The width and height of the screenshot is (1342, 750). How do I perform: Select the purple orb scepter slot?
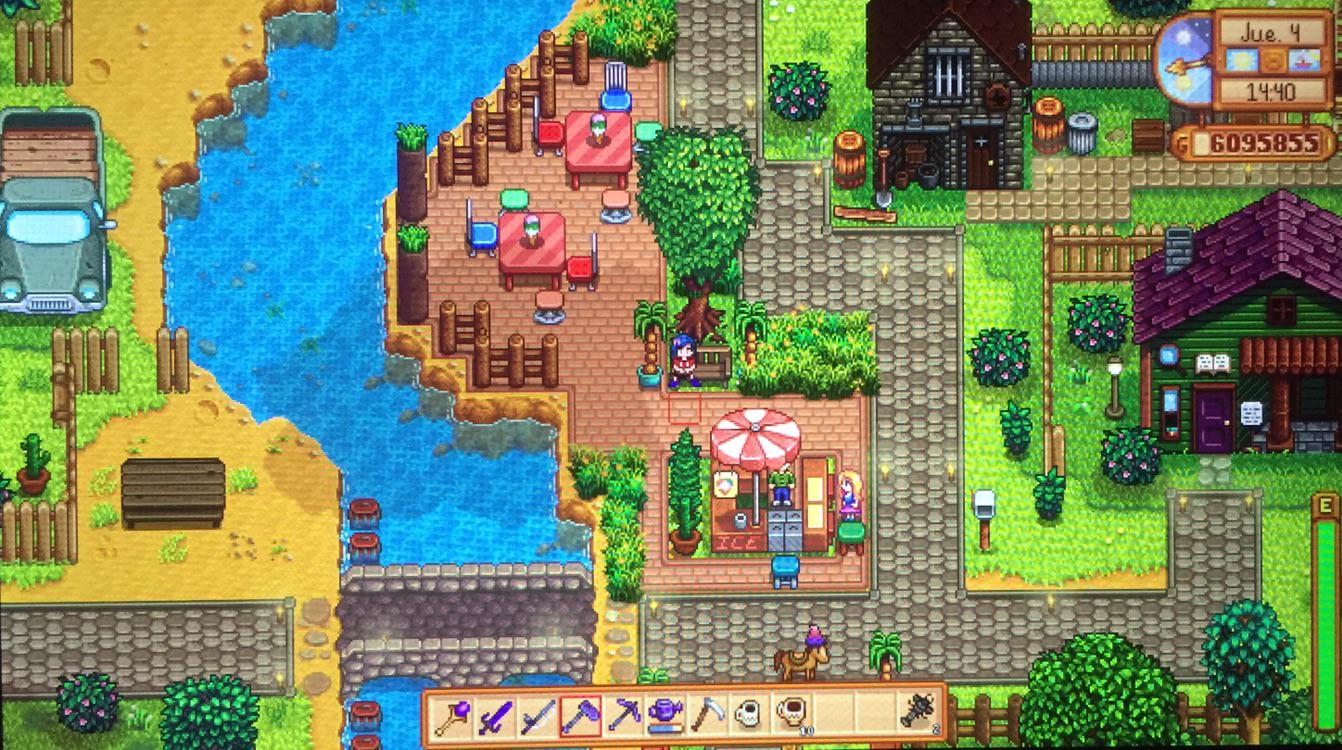click(453, 716)
